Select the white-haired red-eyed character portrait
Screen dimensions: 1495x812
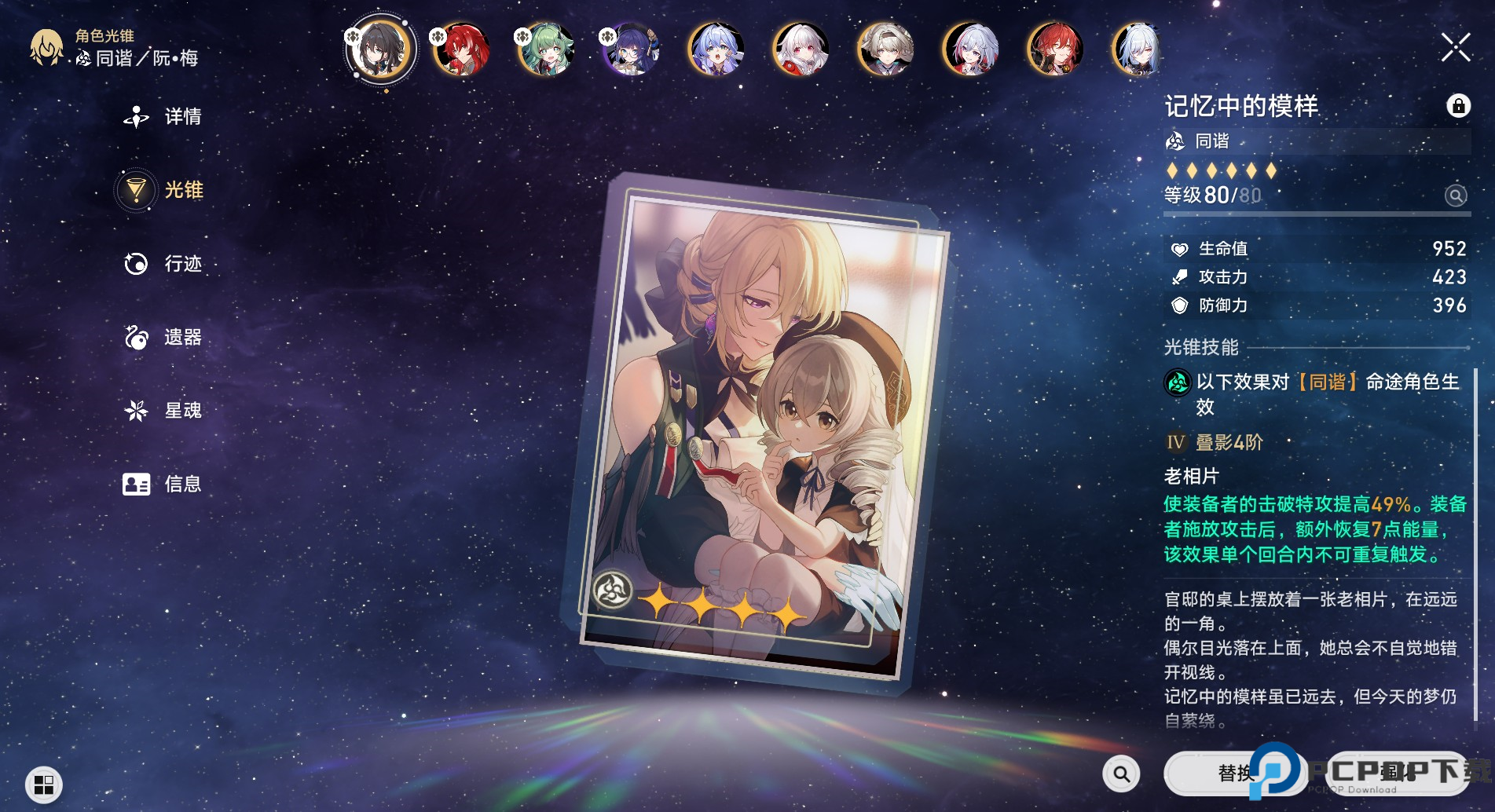point(801,49)
